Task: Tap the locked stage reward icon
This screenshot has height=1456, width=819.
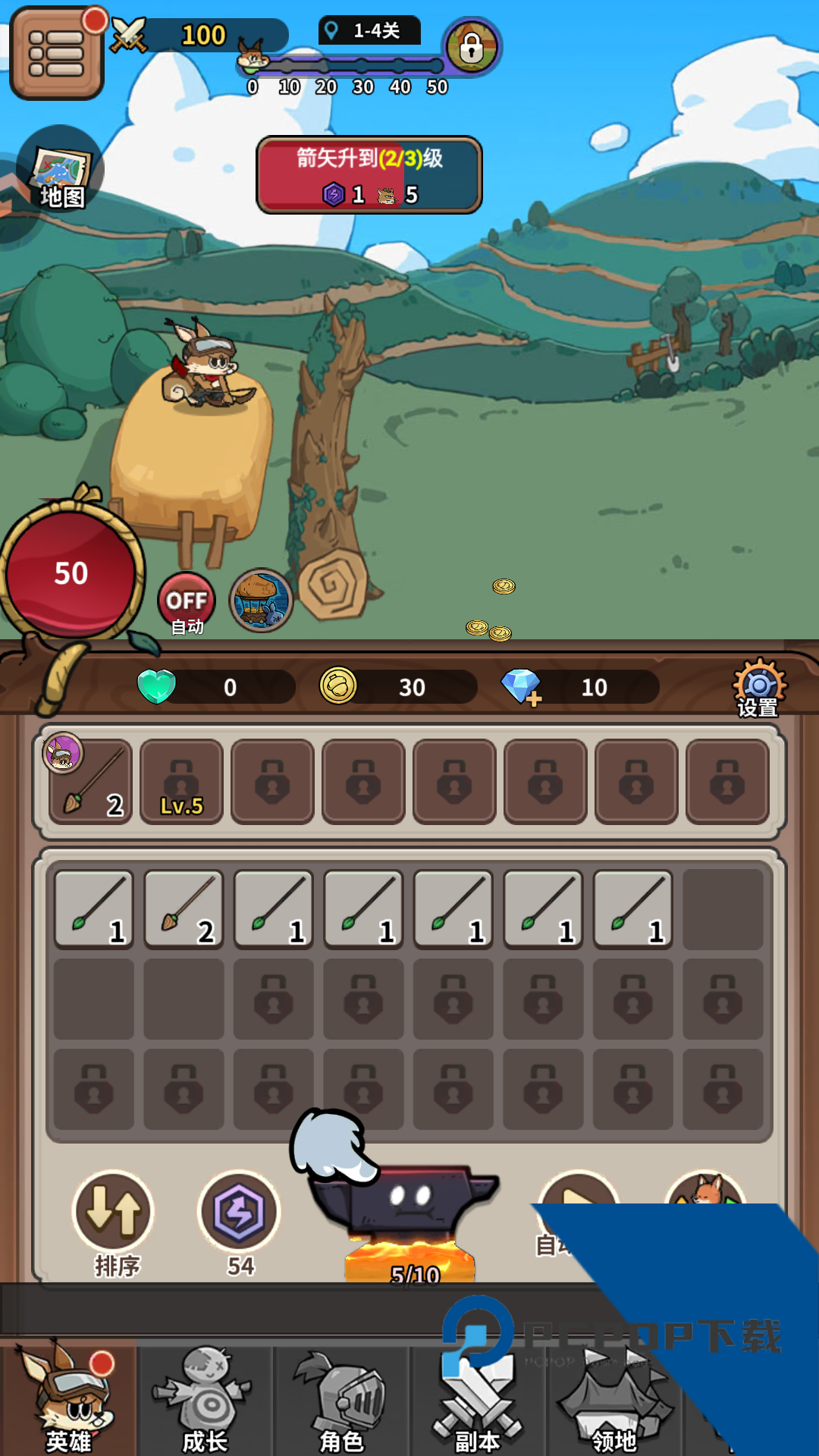Action: [471, 47]
